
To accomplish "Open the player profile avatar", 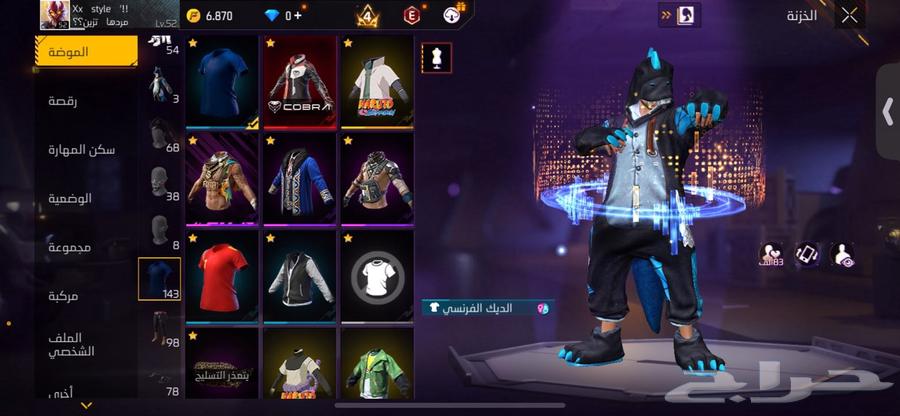I will pos(54,14).
